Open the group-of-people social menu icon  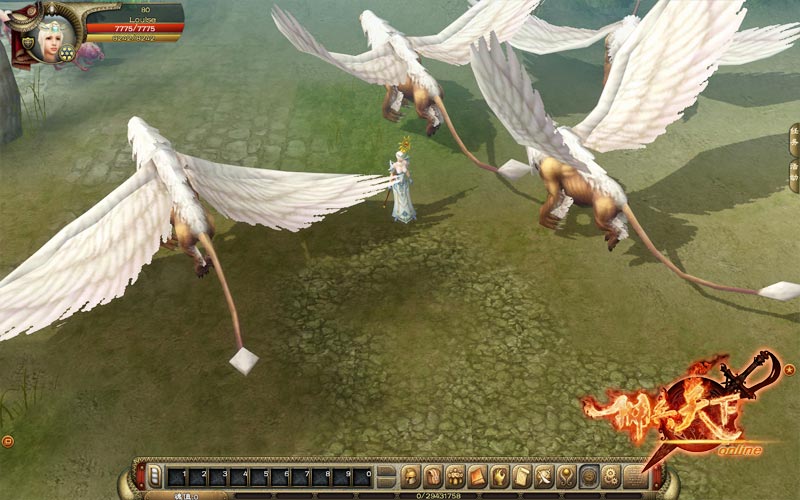(455, 476)
